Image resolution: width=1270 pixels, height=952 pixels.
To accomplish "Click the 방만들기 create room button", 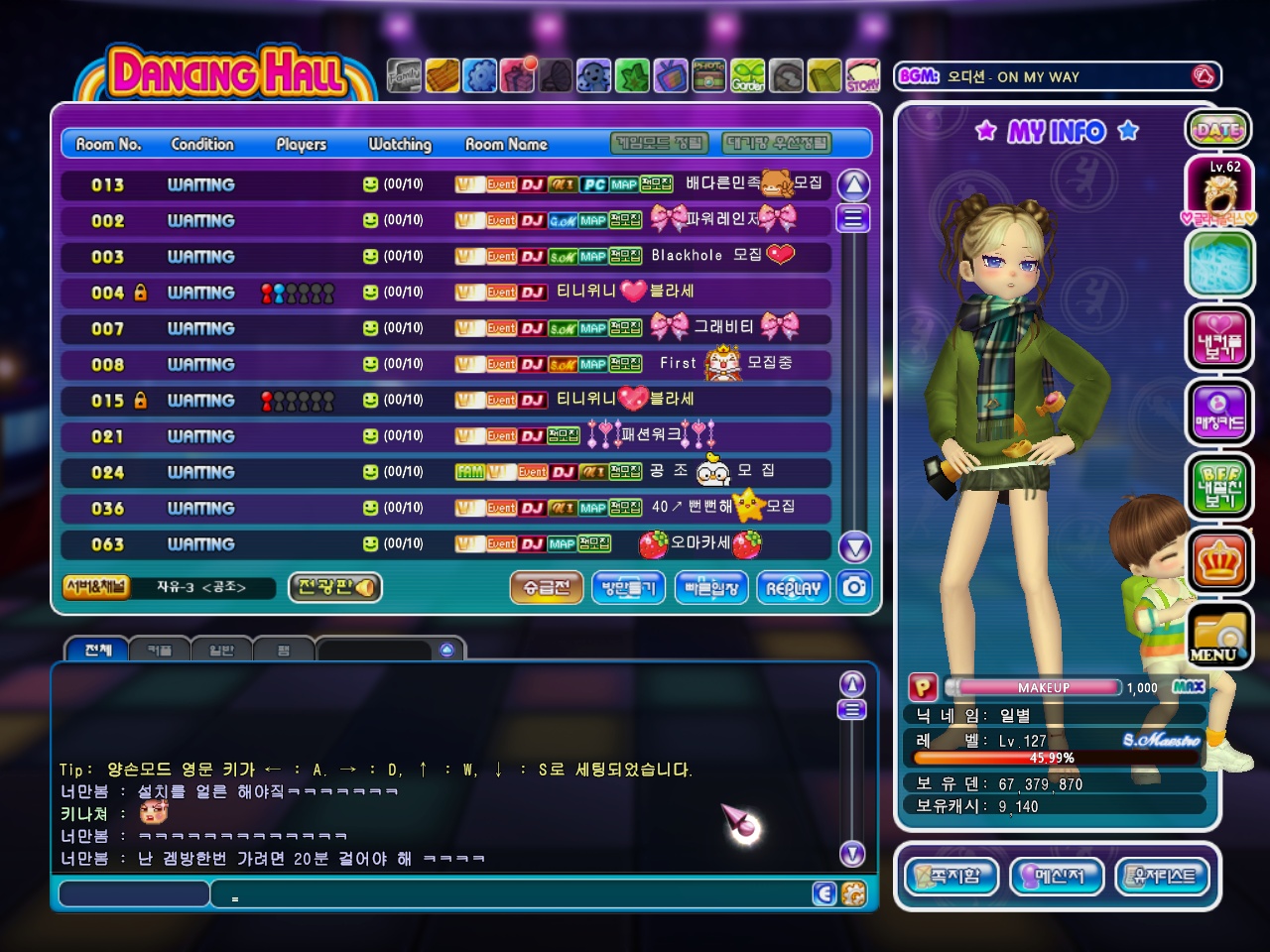I will click(x=628, y=587).
